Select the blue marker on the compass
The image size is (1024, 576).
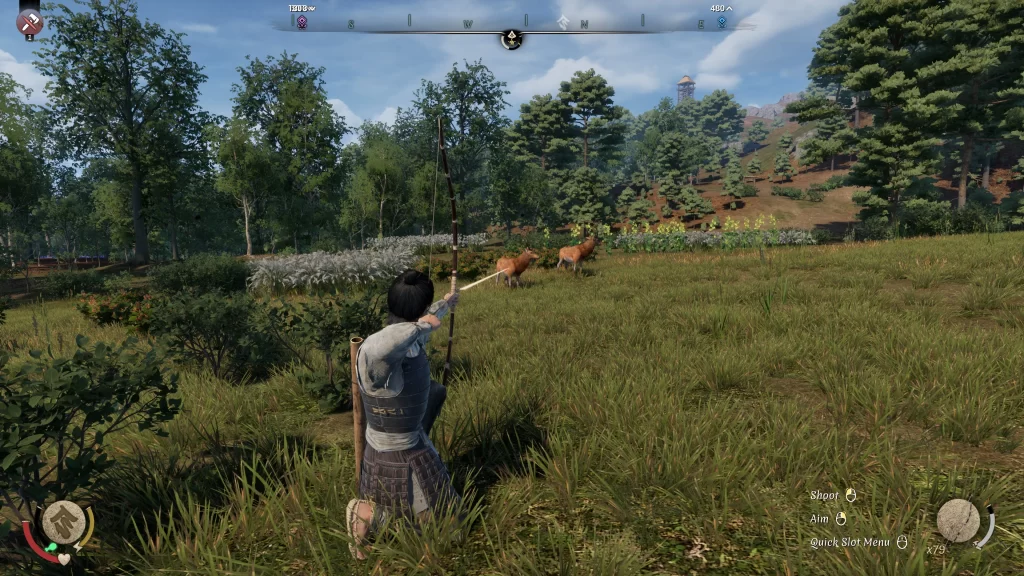(720, 21)
